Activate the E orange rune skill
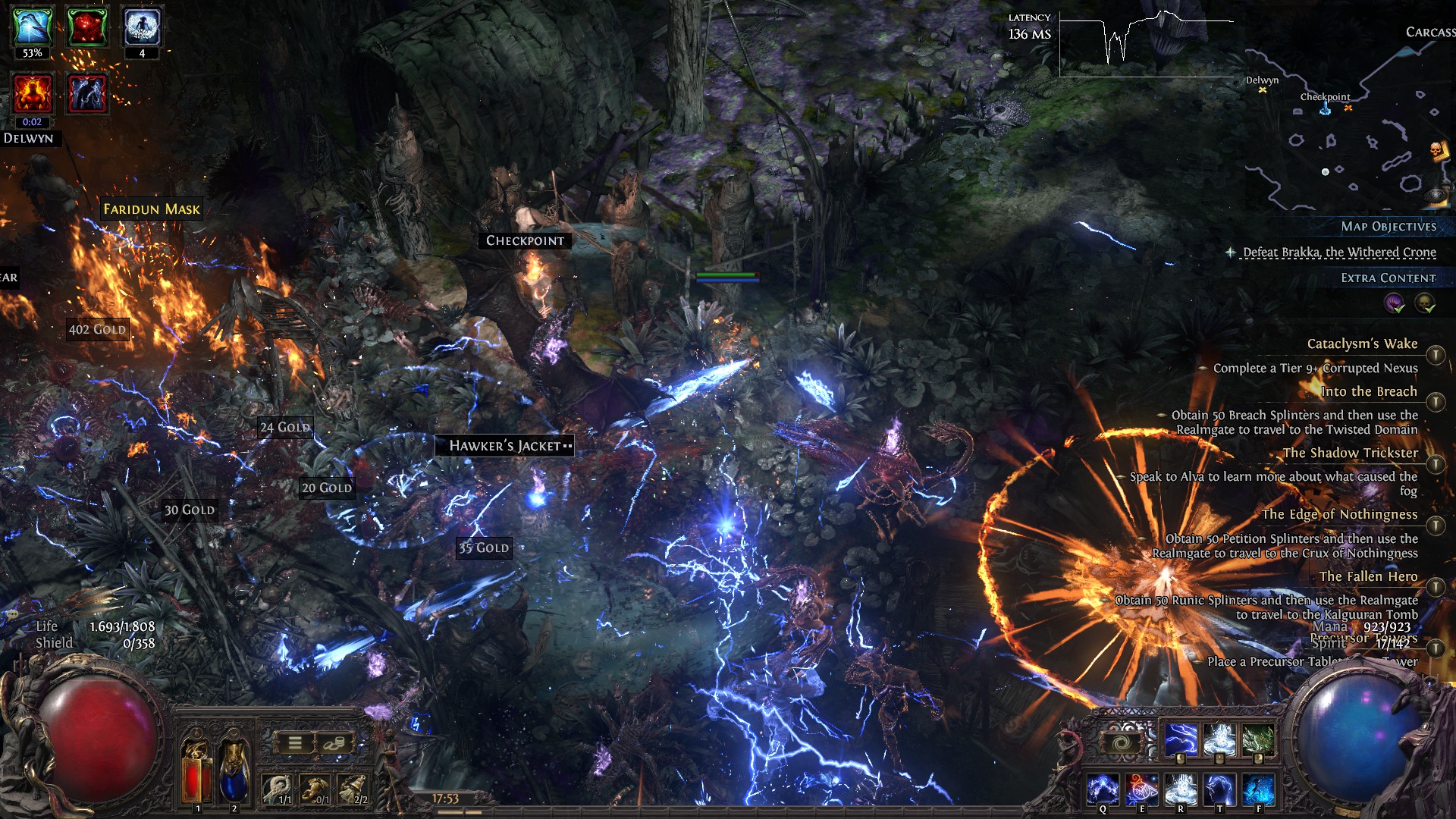The width and height of the screenshot is (1456, 819). (x=1141, y=789)
